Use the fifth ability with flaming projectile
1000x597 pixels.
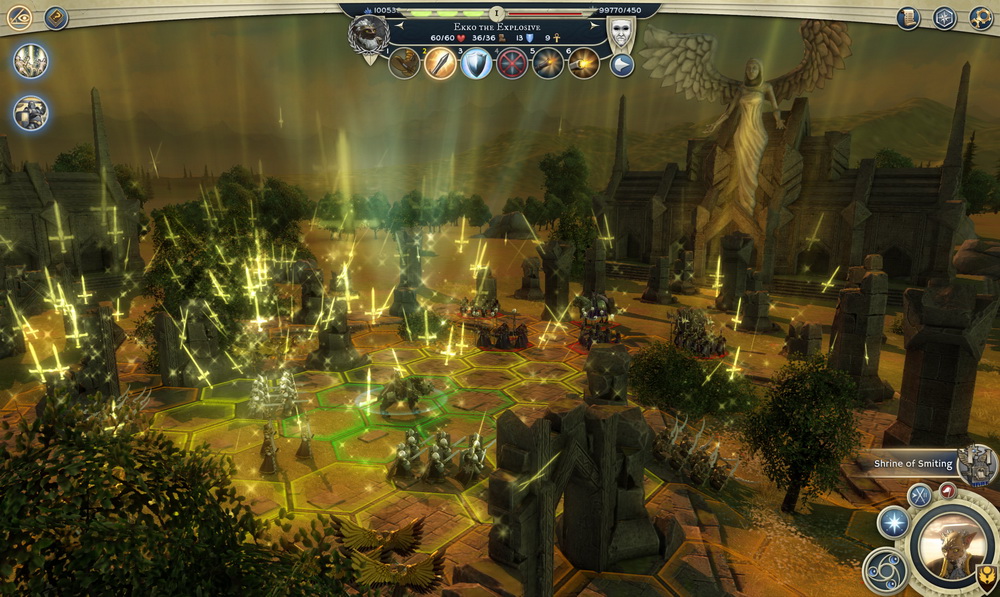point(548,63)
